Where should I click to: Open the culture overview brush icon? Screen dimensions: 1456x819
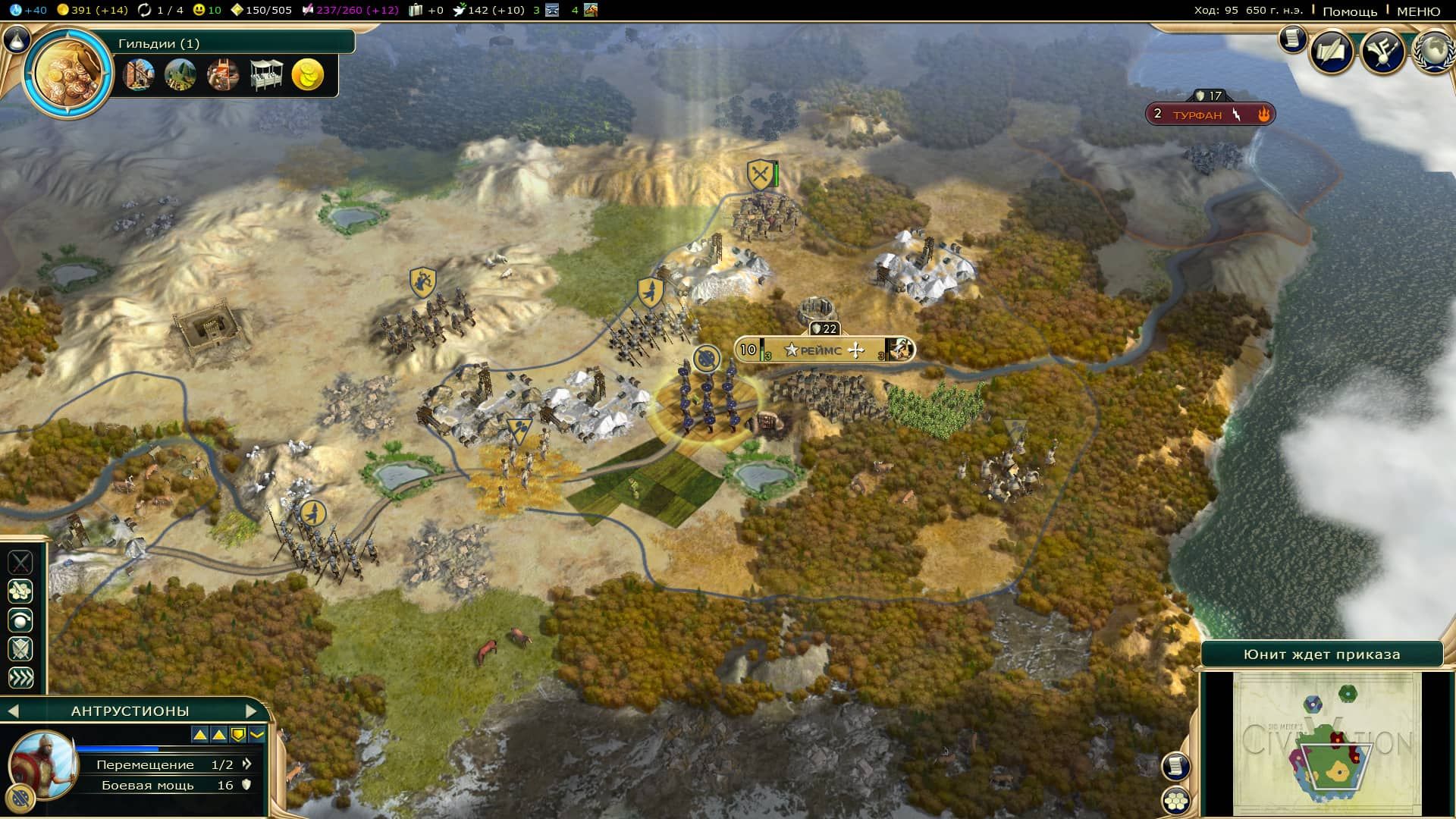click(1381, 51)
